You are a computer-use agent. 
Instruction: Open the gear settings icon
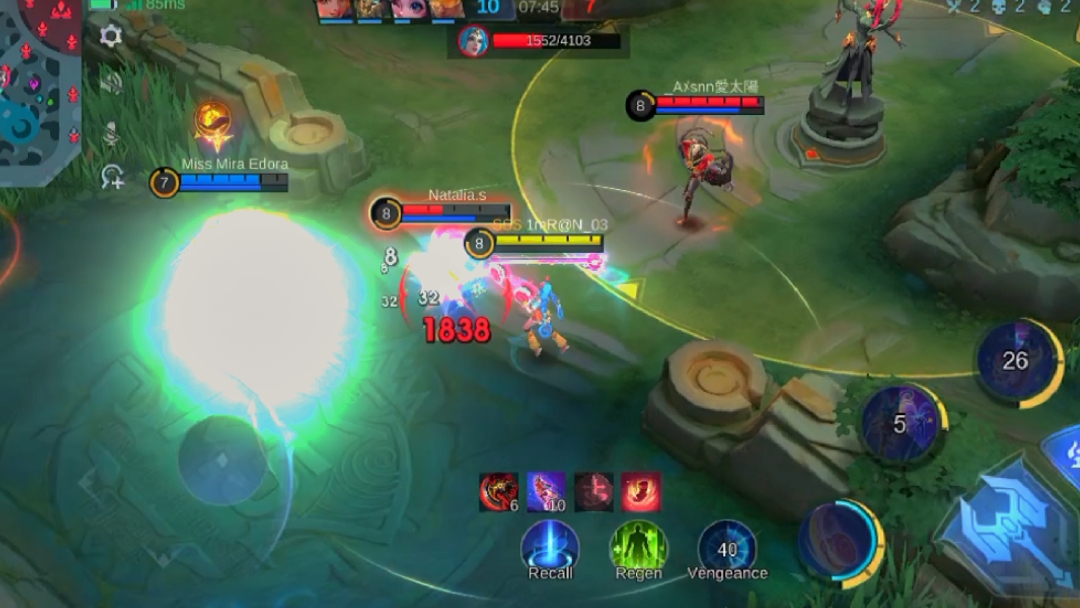point(110,36)
